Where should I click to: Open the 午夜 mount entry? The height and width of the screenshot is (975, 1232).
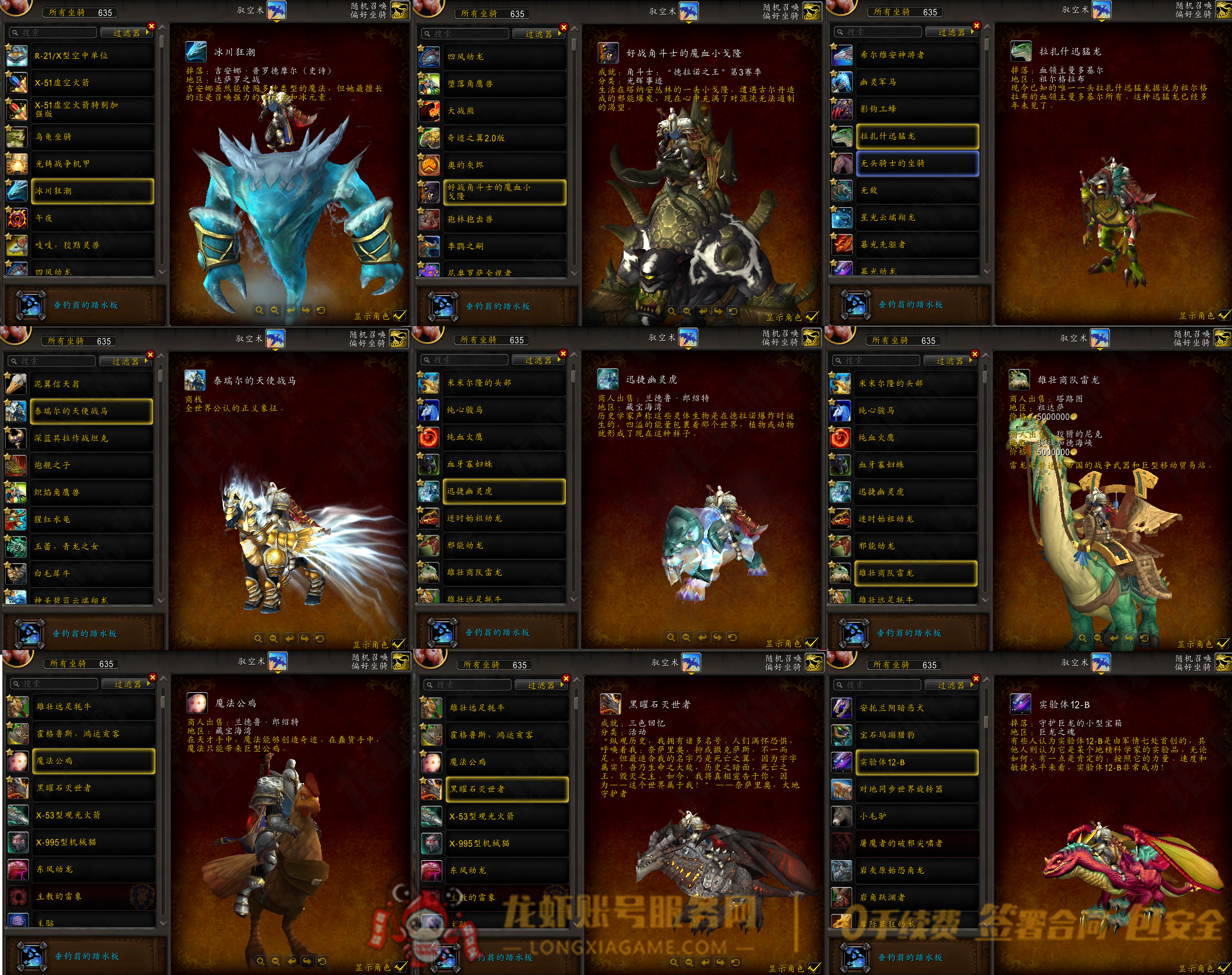[x=92, y=218]
